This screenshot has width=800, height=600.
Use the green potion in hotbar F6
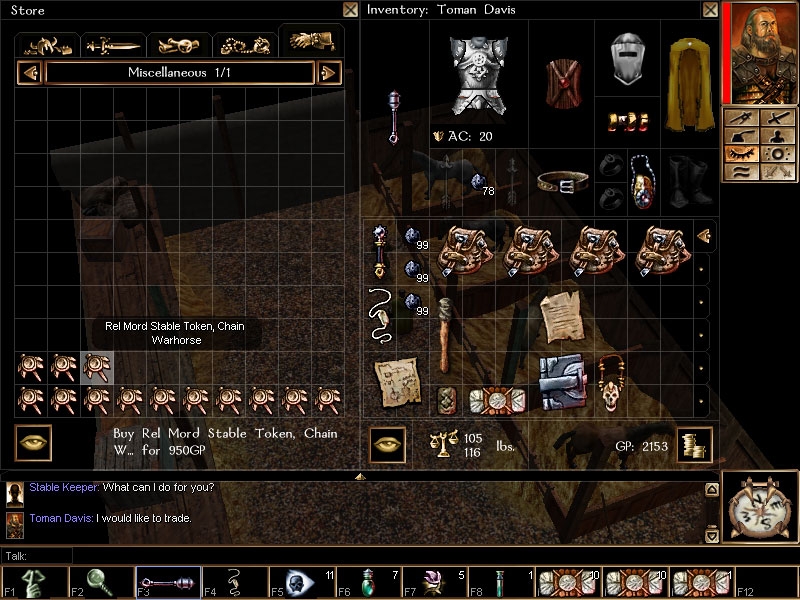(368, 582)
